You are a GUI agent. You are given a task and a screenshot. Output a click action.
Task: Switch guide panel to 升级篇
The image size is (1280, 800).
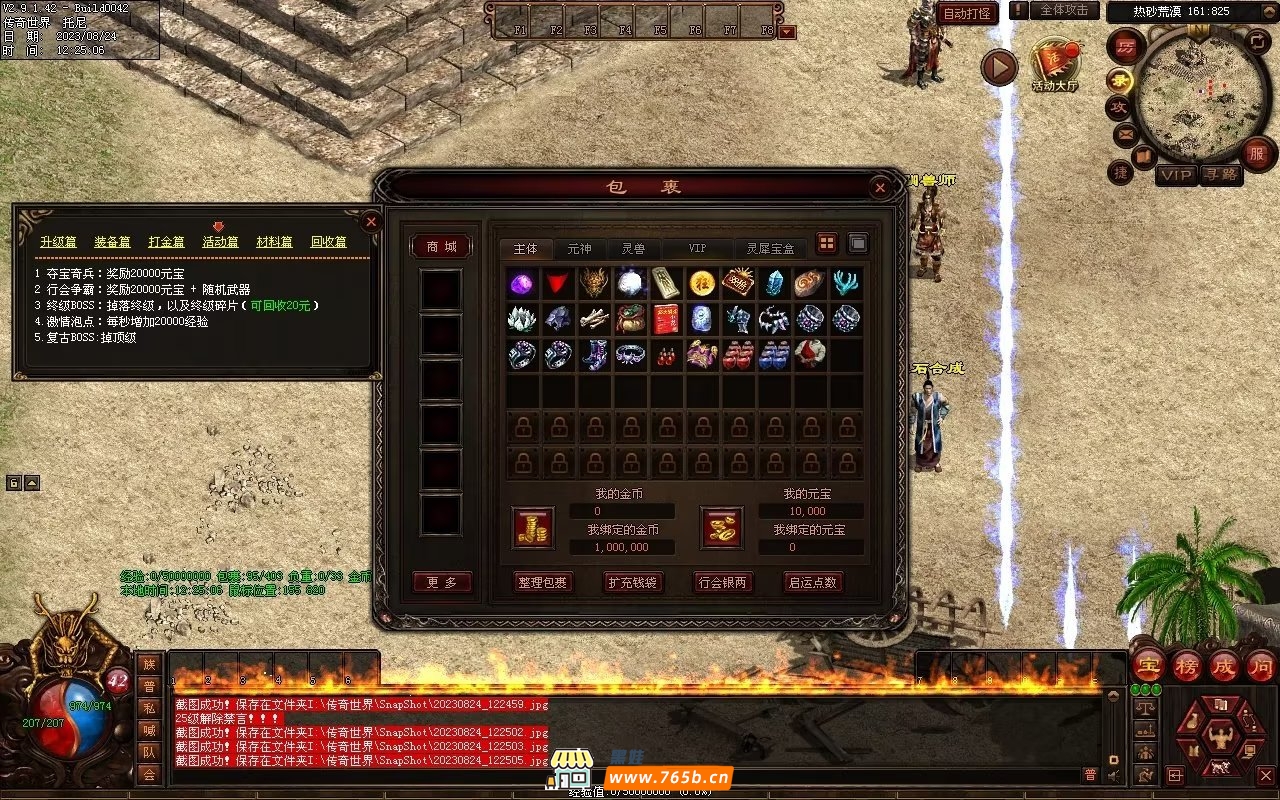point(58,242)
